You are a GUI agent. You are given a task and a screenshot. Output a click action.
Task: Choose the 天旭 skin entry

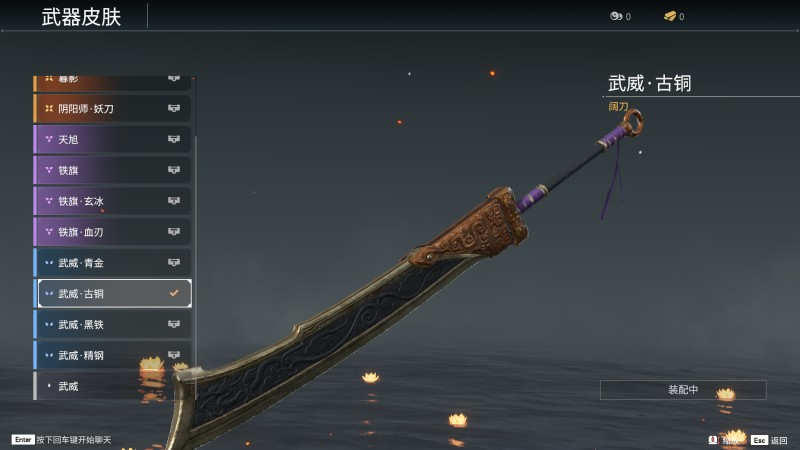tap(112, 139)
